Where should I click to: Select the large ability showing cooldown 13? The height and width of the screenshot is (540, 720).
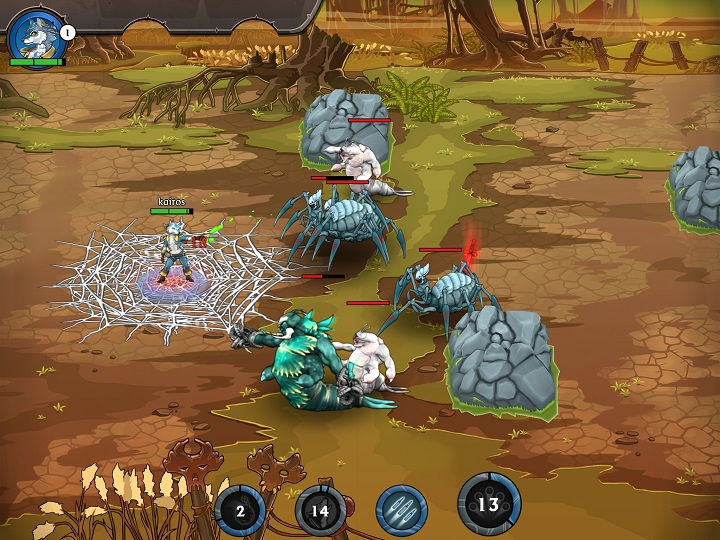click(489, 504)
